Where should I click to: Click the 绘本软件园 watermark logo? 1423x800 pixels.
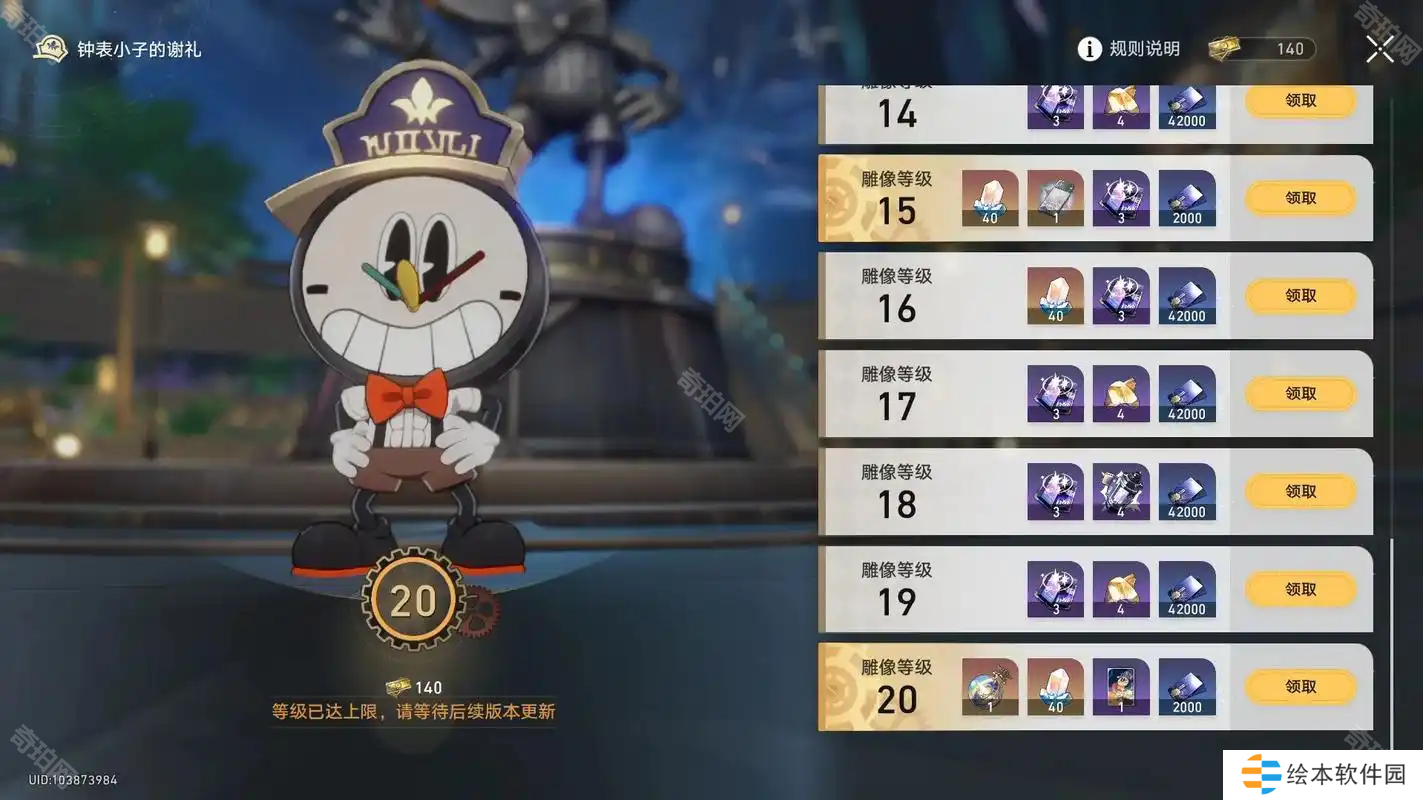1323,774
